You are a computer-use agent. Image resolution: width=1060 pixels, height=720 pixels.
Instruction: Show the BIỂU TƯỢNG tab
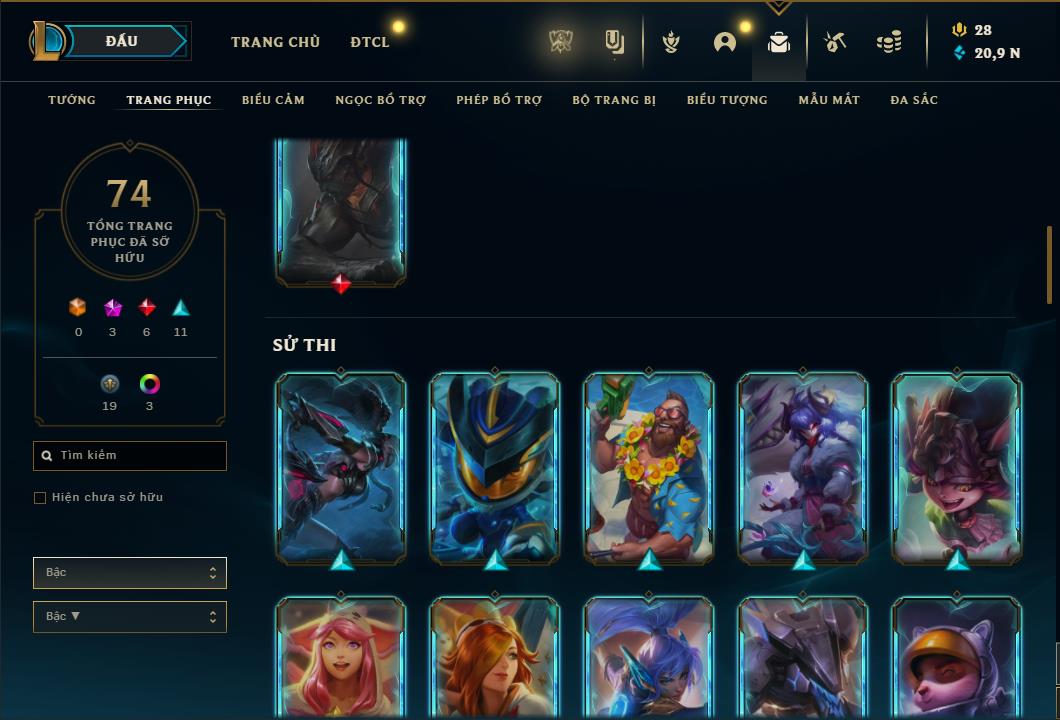pos(727,100)
